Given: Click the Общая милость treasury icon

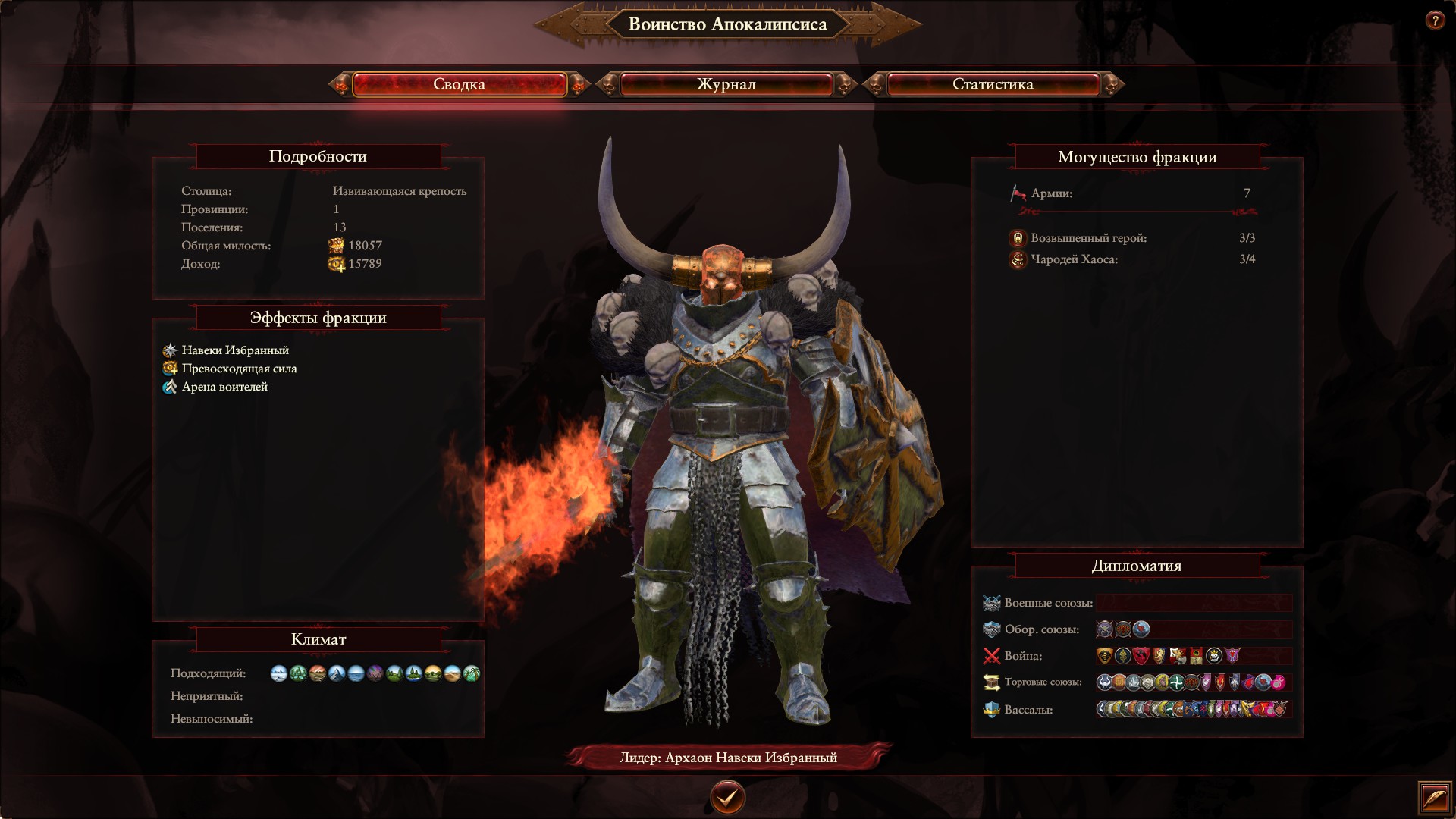Looking at the screenshot, I should (x=336, y=246).
